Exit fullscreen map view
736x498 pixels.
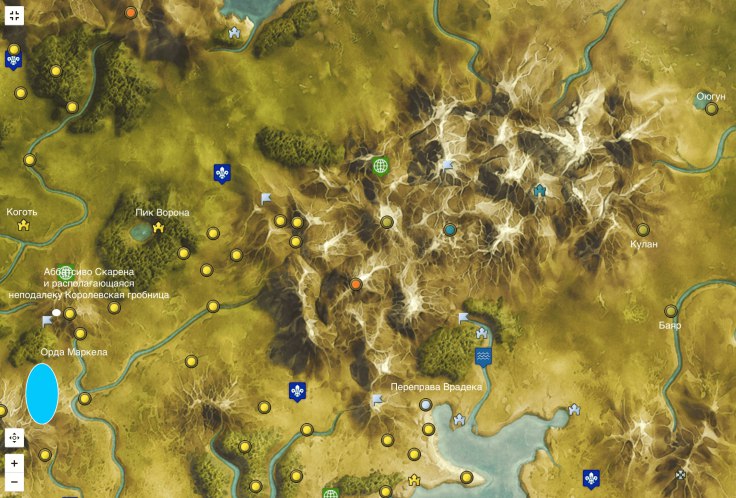[x=14, y=13]
